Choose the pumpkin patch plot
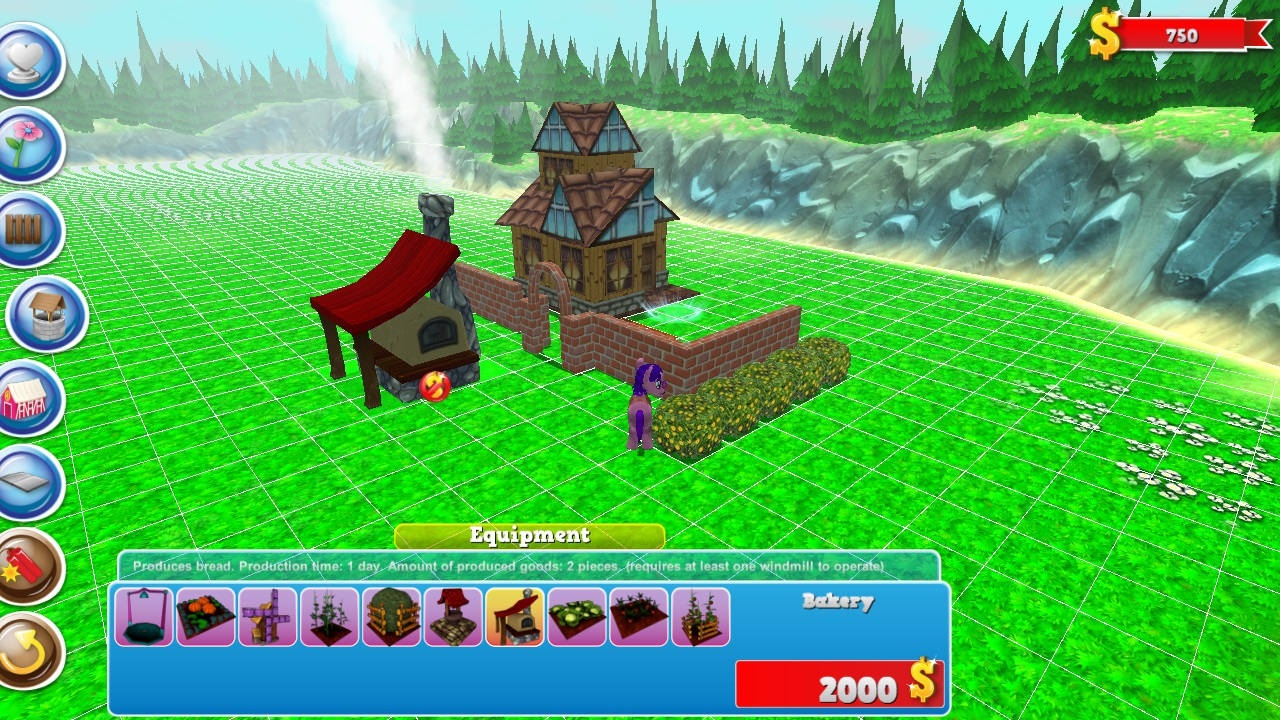Viewport: 1280px width, 720px height. [x=205, y=615]
